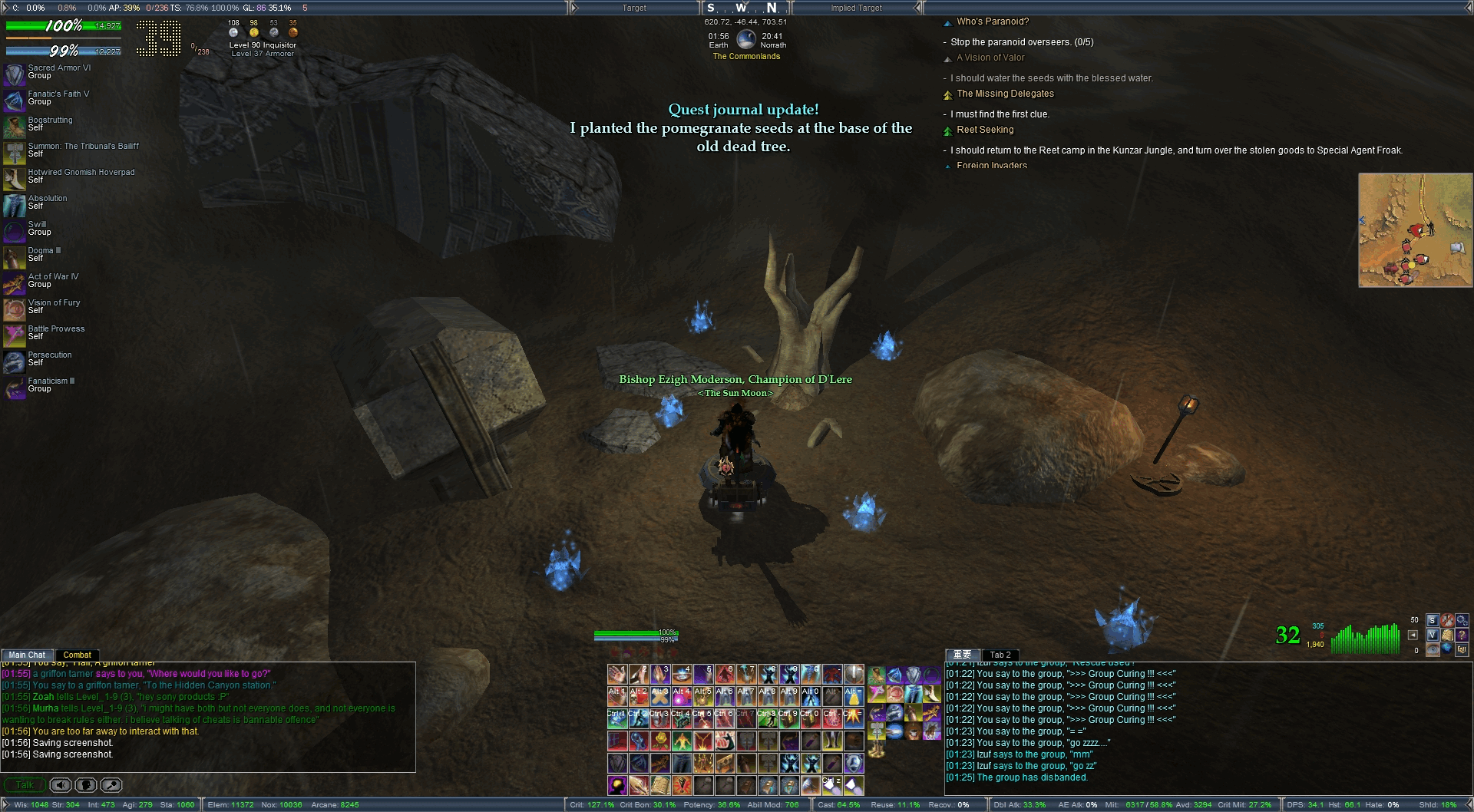Screen dimensions: 1474x812
Task: Toggle the voice chat speaker button
Action: pos(61,784)
